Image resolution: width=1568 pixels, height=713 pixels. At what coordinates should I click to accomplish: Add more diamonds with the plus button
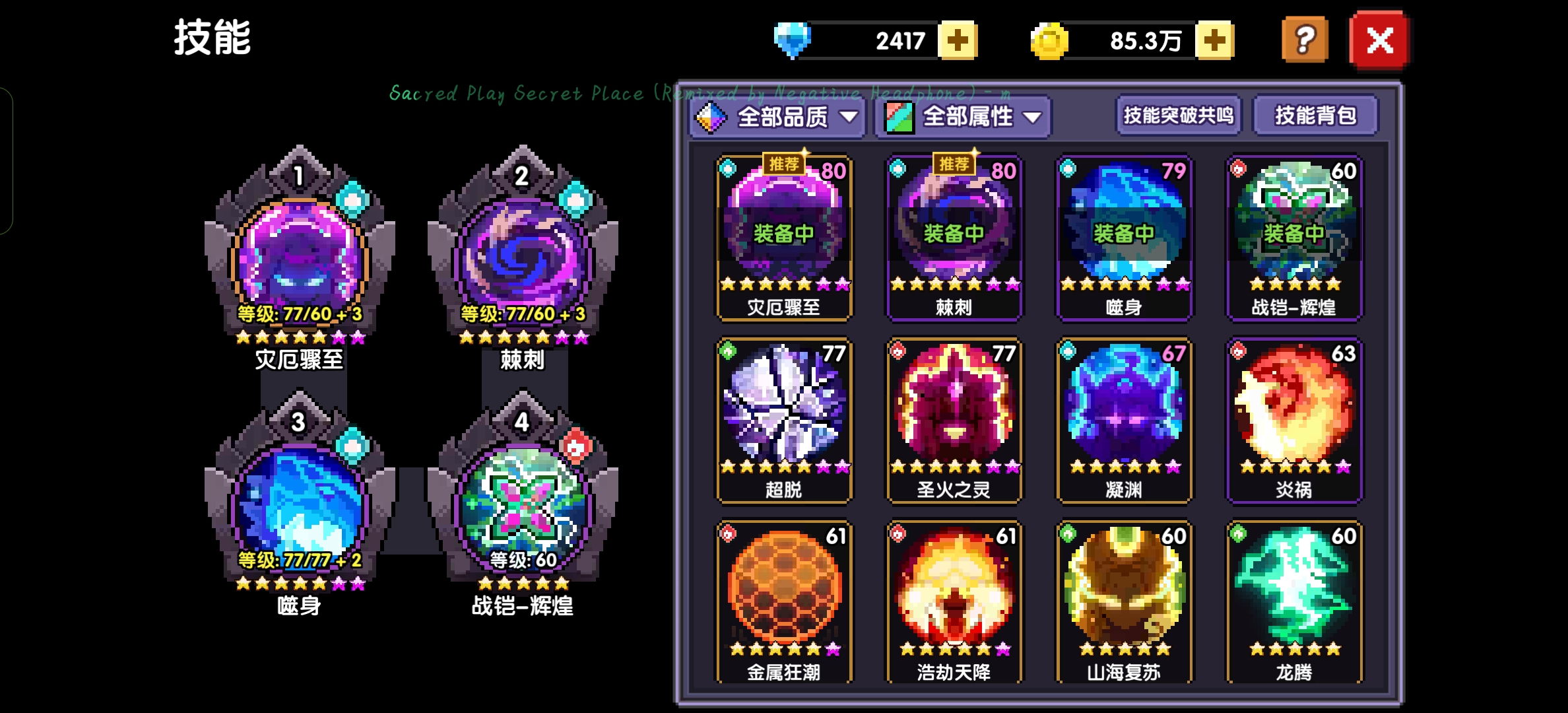tap(958, 41)
